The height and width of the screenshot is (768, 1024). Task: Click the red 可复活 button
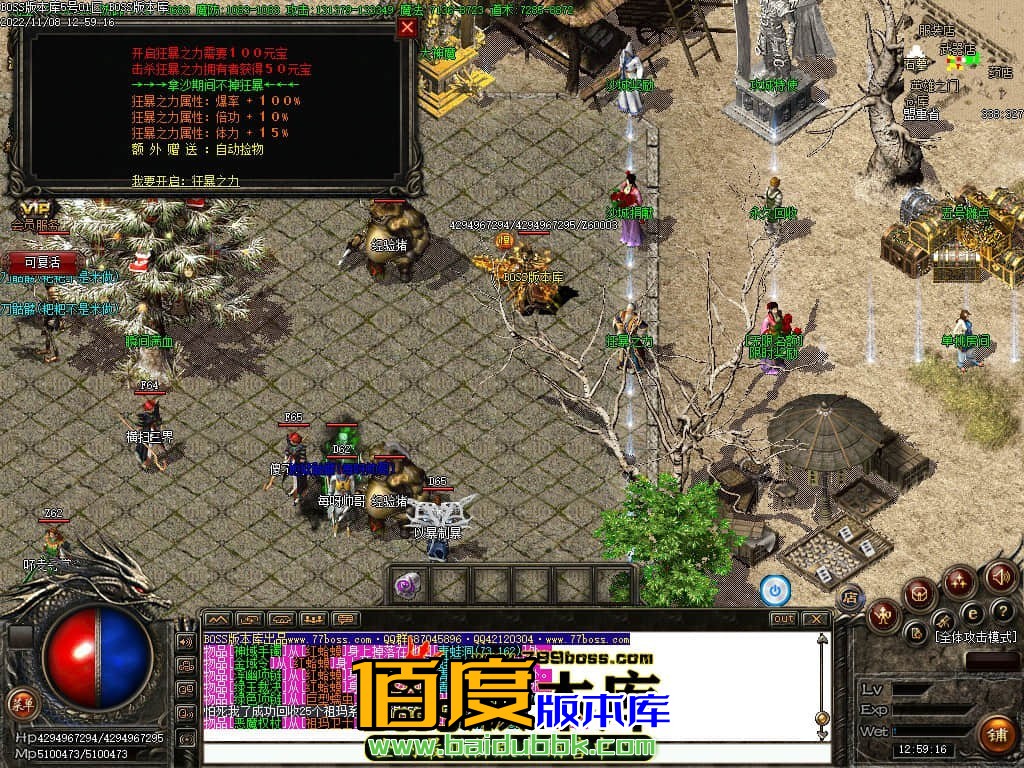coord(42,262)
